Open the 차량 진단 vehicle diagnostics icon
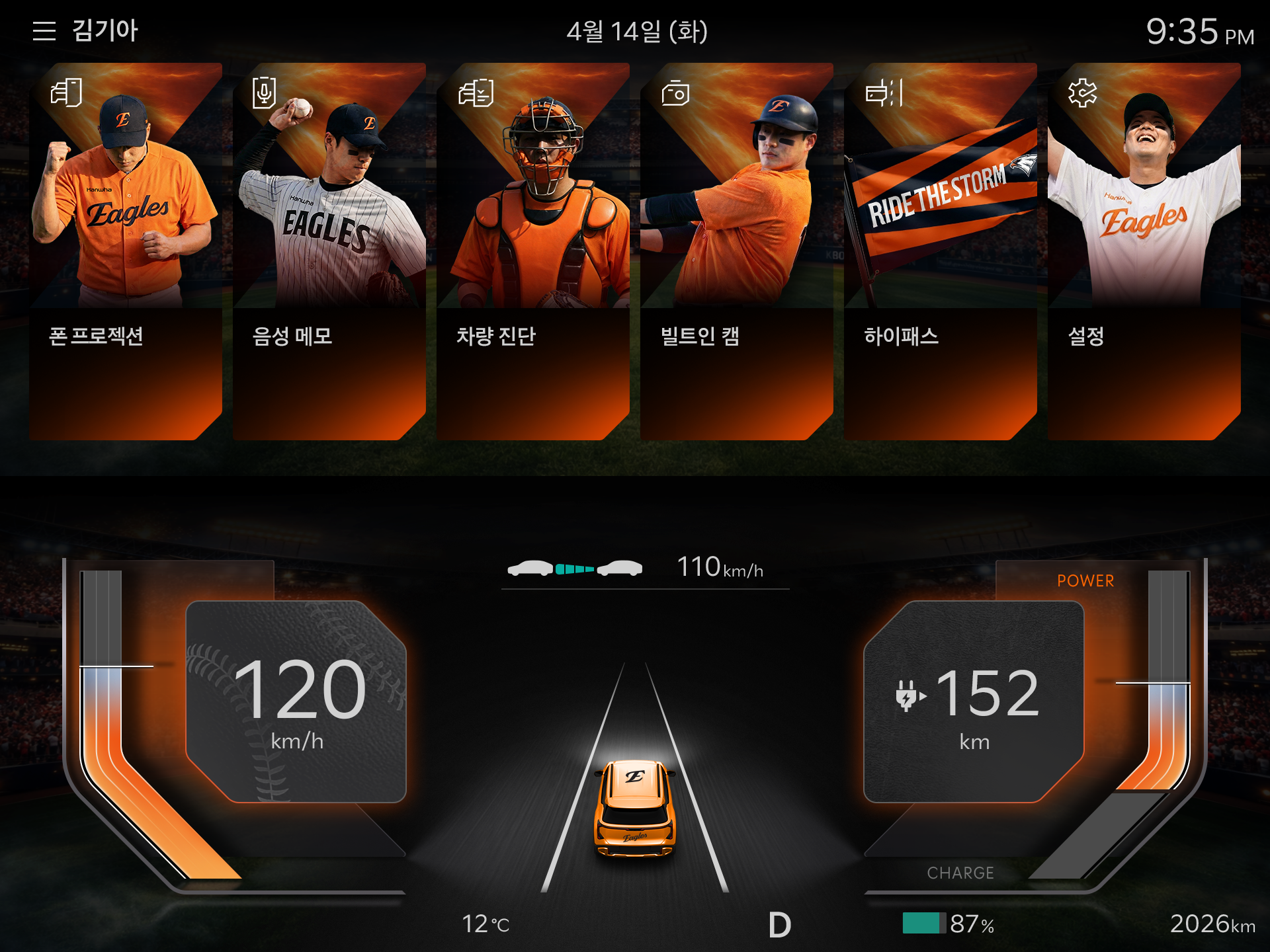The height and width of the screenshot is (952, 1270). (x=476, y=94)
